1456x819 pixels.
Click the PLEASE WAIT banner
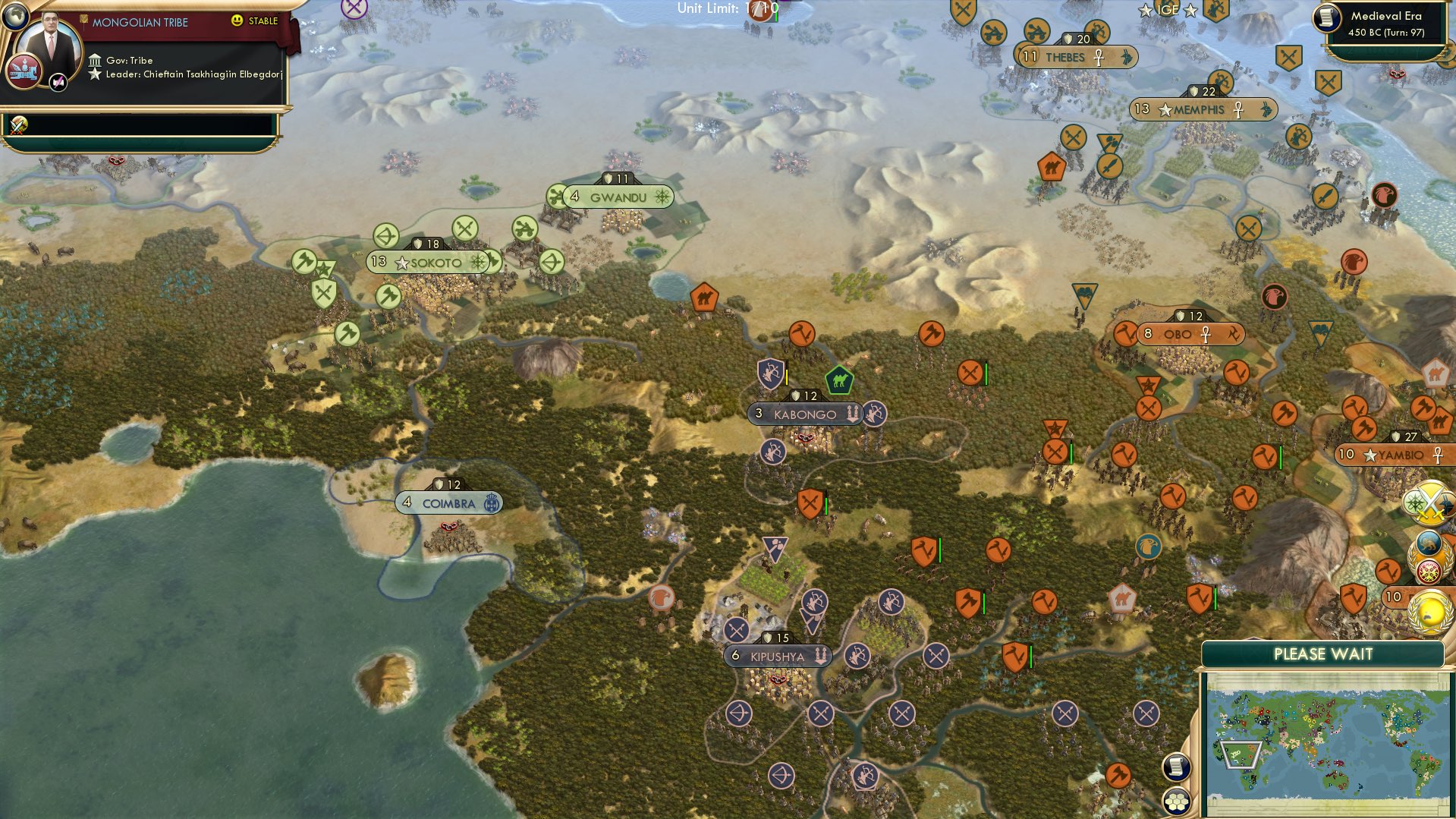point(1324,654)
